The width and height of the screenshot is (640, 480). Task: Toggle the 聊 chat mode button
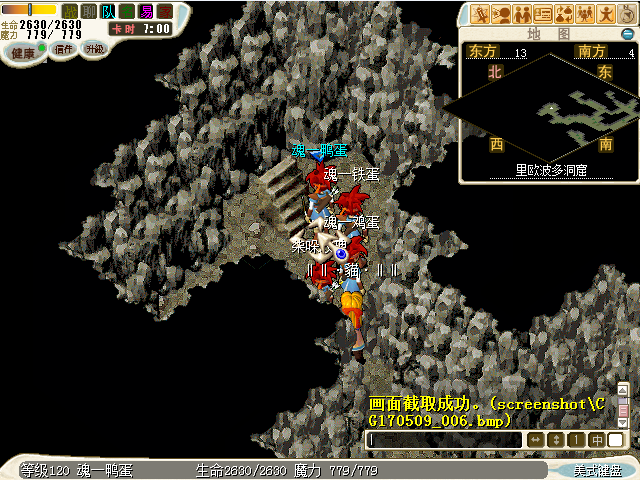(x=88, y=11)
